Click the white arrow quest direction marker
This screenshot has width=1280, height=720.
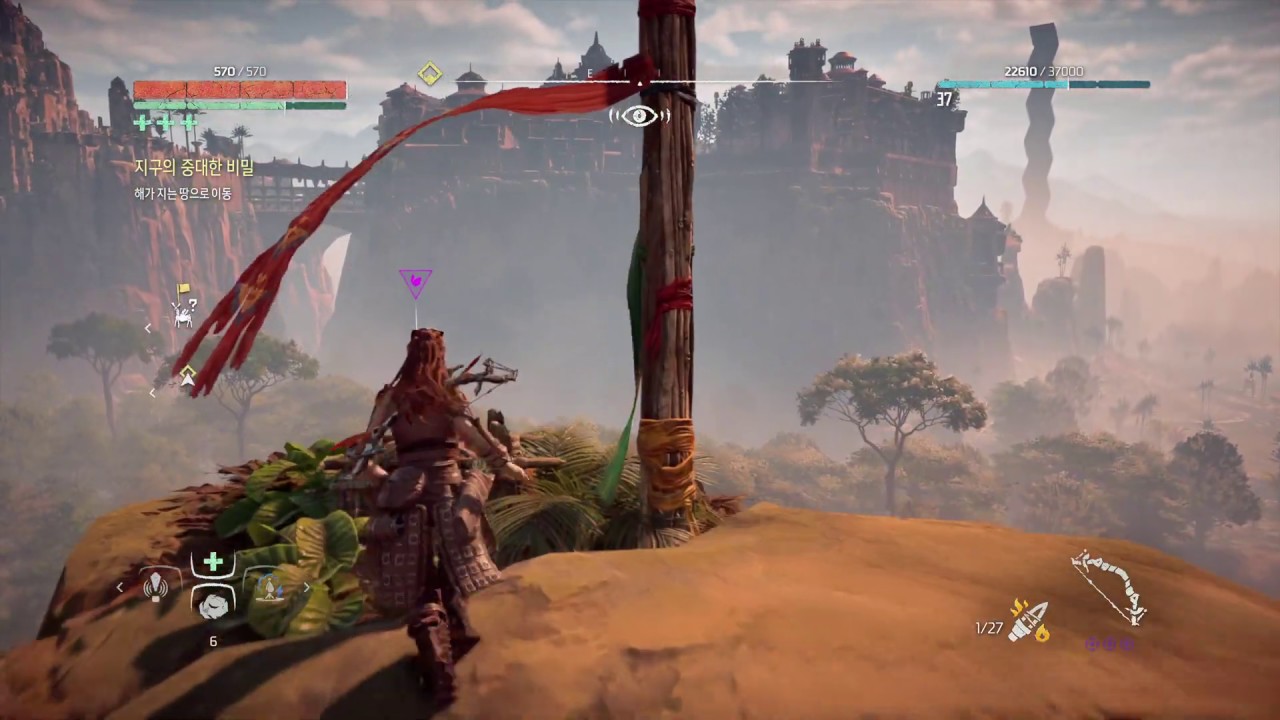[x=187, y=375]
